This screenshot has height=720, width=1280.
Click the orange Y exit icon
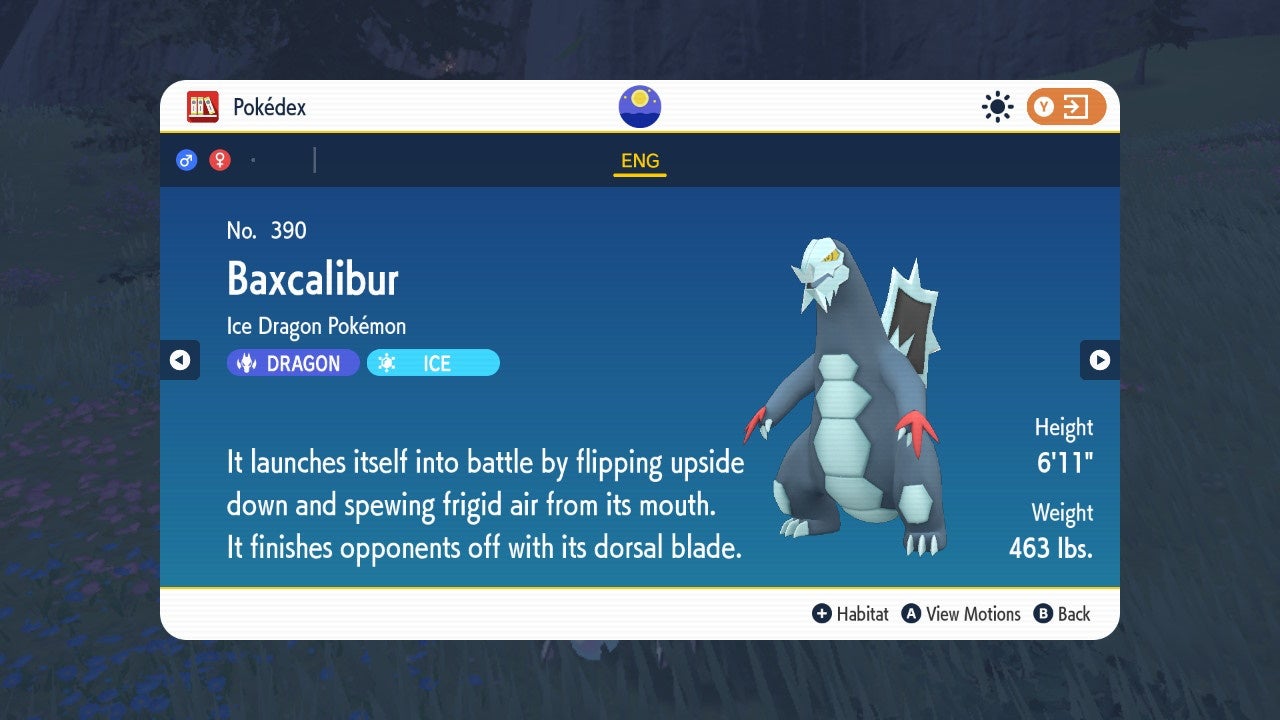coord(1066,107)
